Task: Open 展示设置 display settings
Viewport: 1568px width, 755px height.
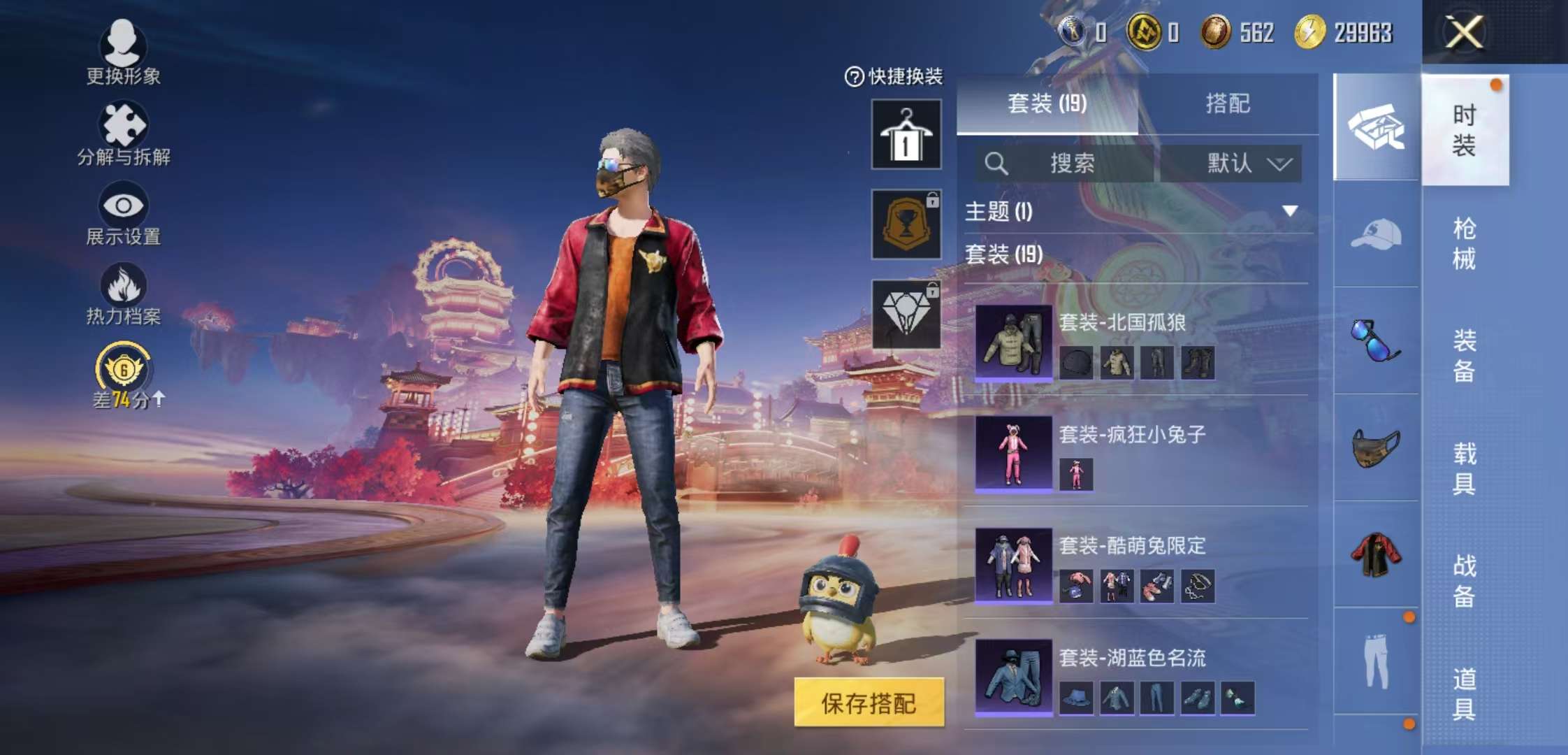Action: tap(124, 217)
